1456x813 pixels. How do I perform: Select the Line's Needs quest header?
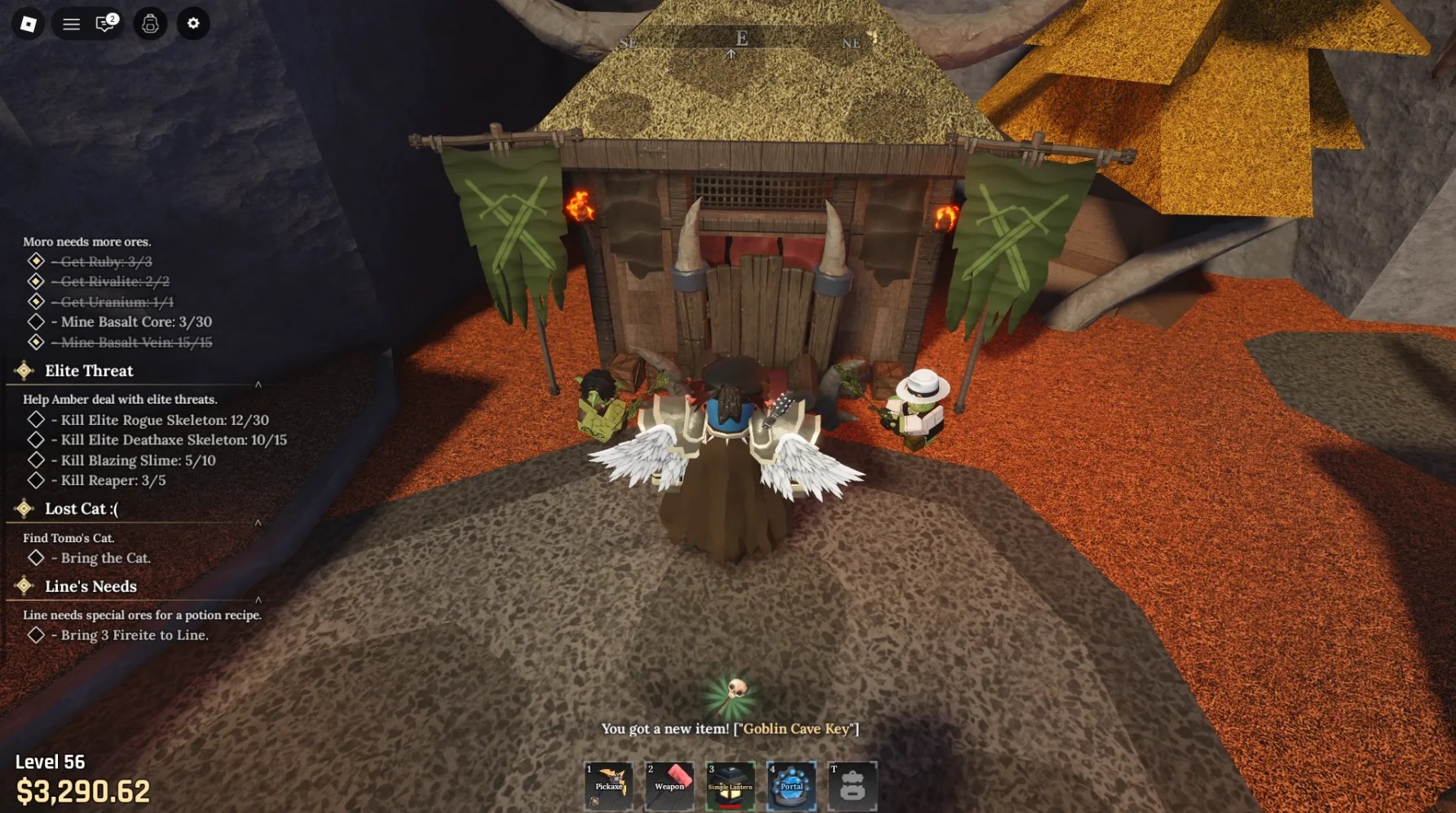[x=90, y=586]
